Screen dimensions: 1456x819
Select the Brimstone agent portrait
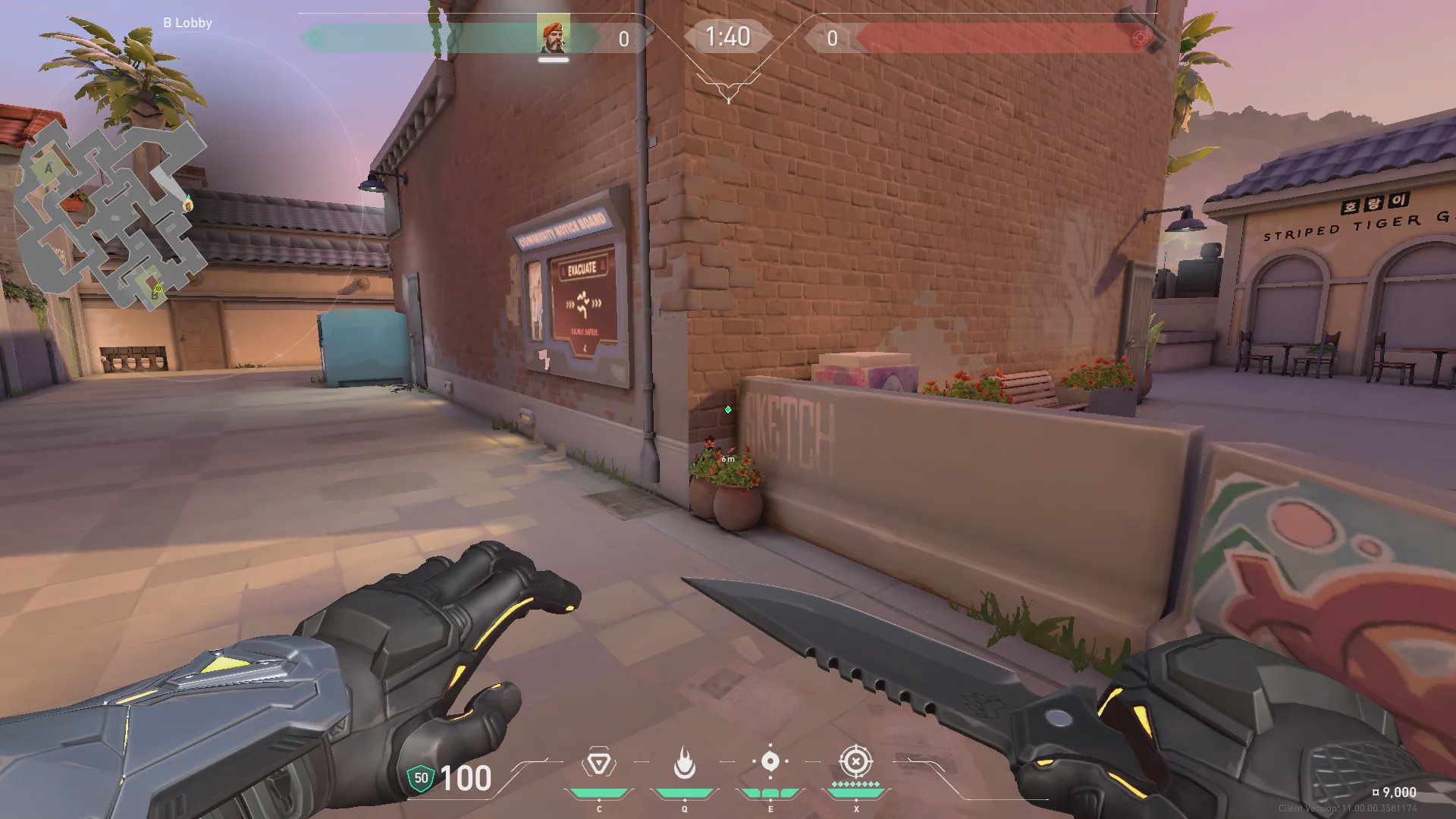click(553, 36)
